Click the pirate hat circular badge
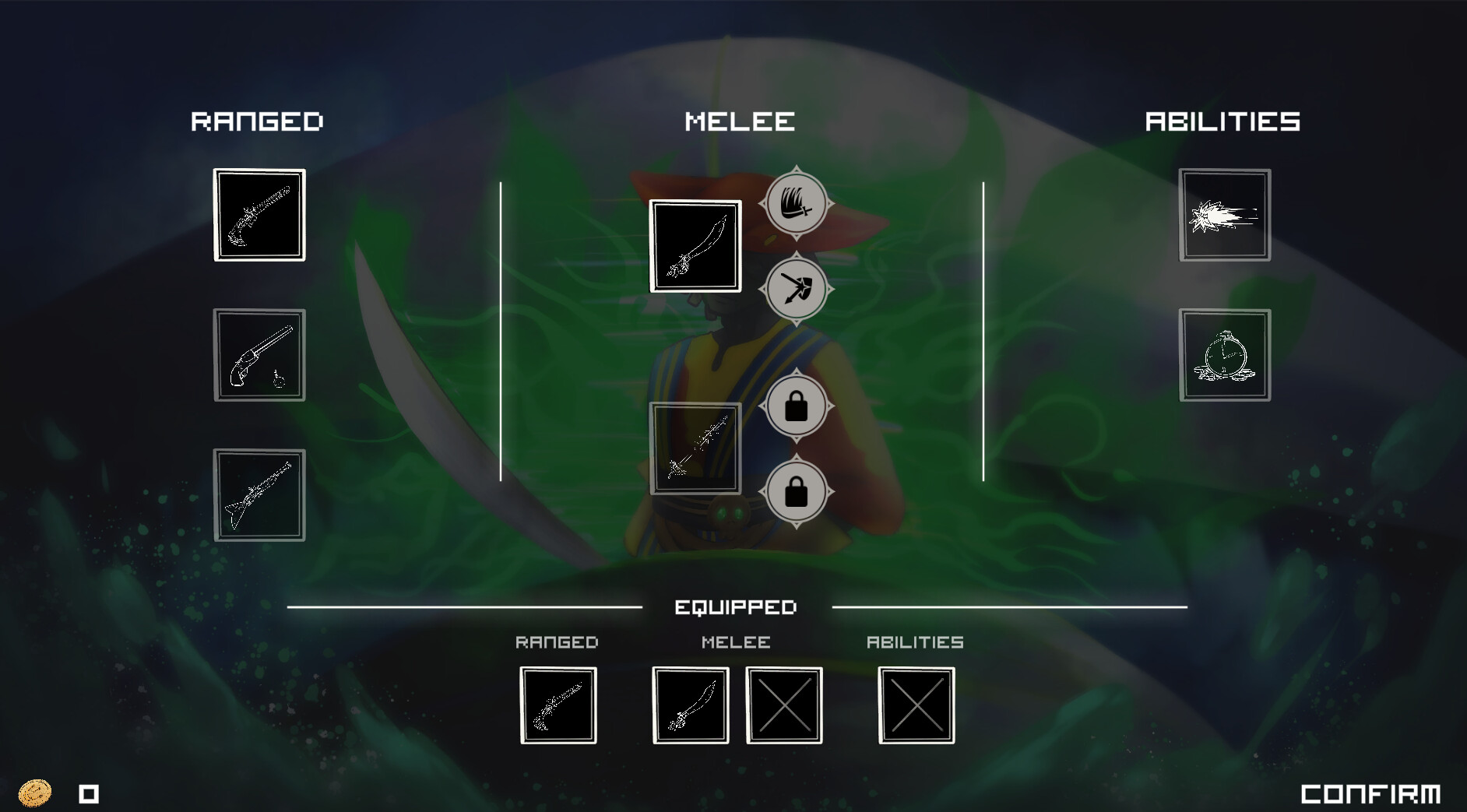 (797, 203)
